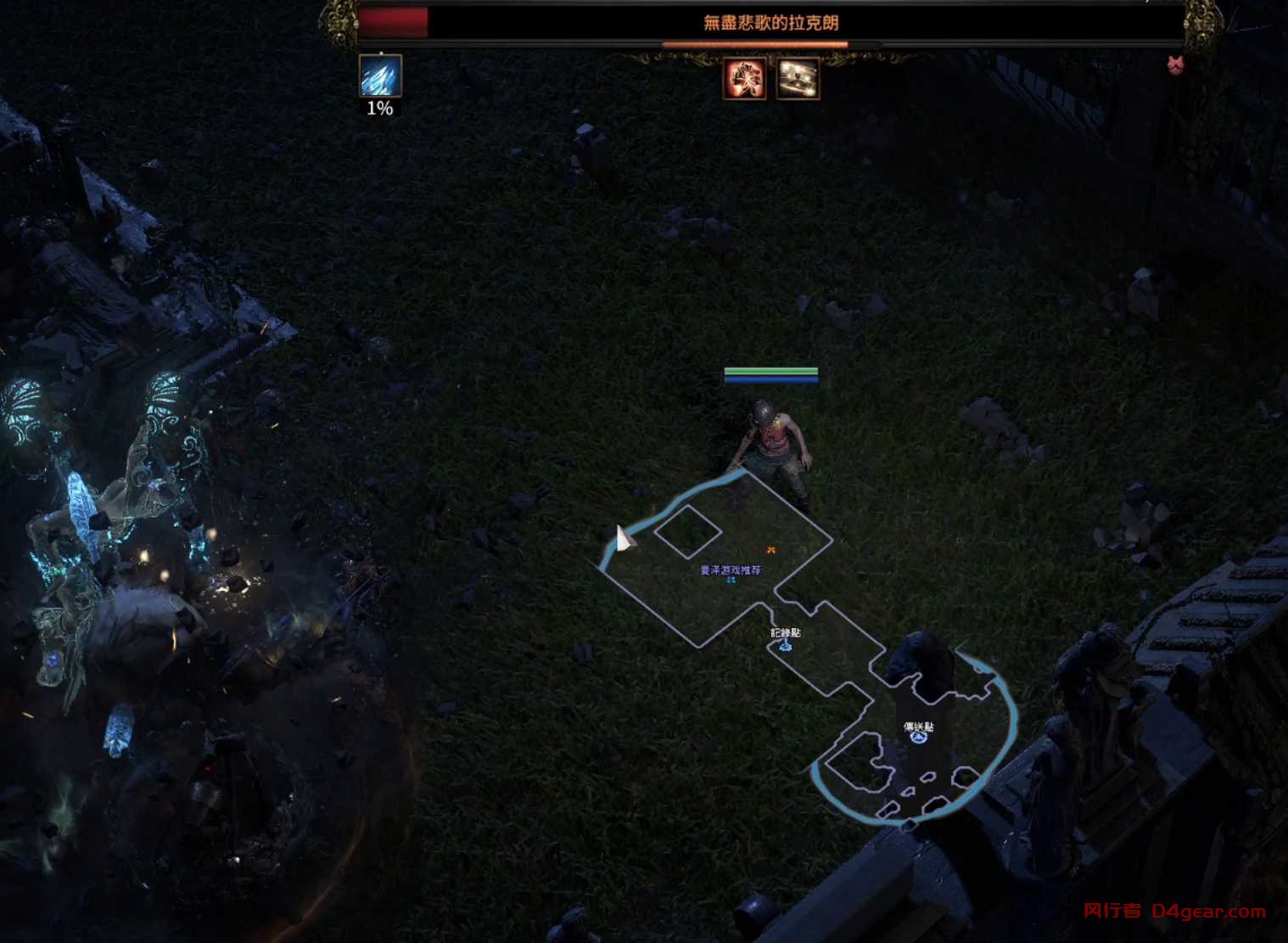Screen dimensions: 1288x943
Task: Click the blue ice shard buff icon
Action: [x=379, y=76]
